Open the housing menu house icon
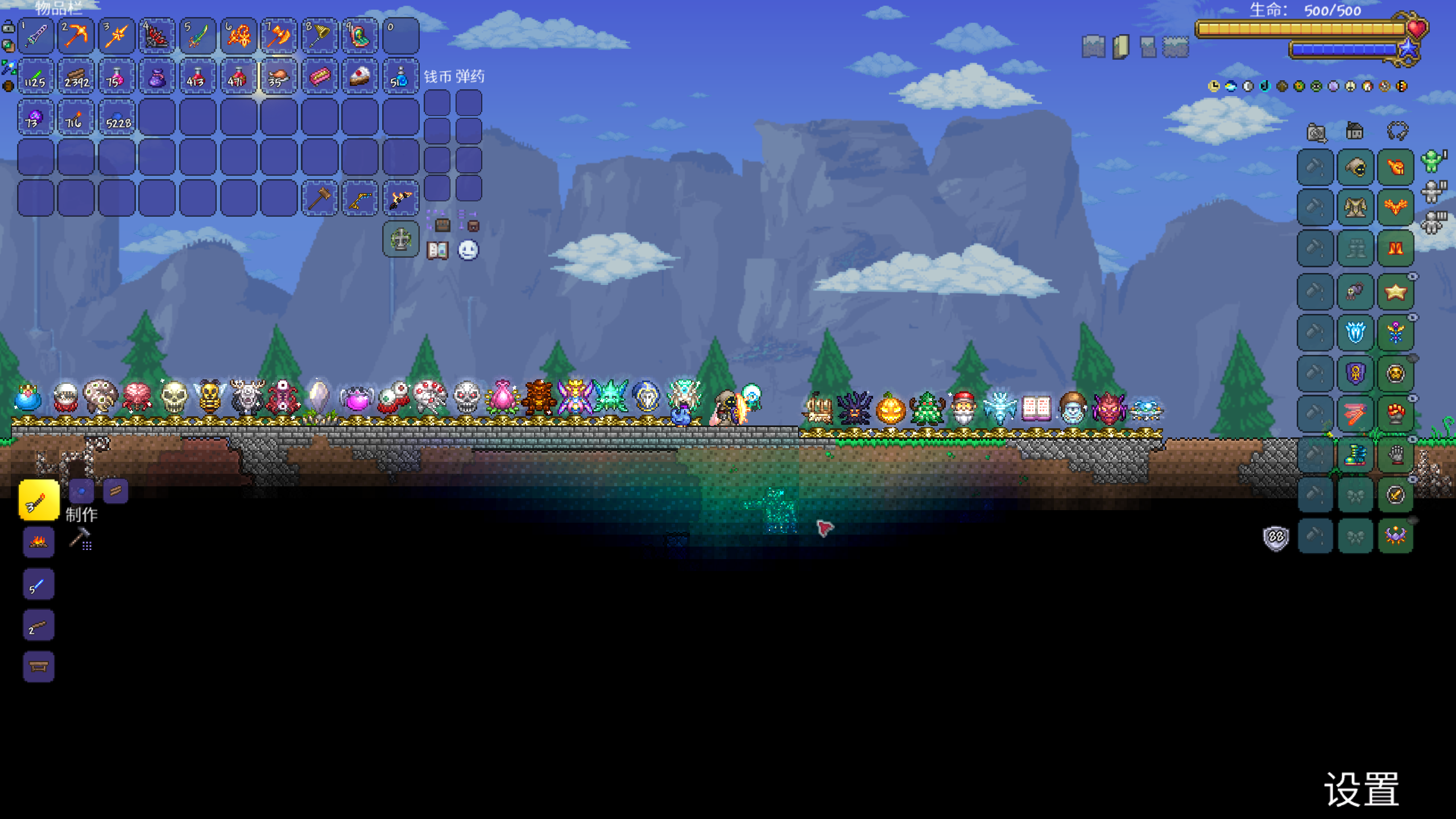The width and height of the screenshot is (1456, 819). 1355,131
